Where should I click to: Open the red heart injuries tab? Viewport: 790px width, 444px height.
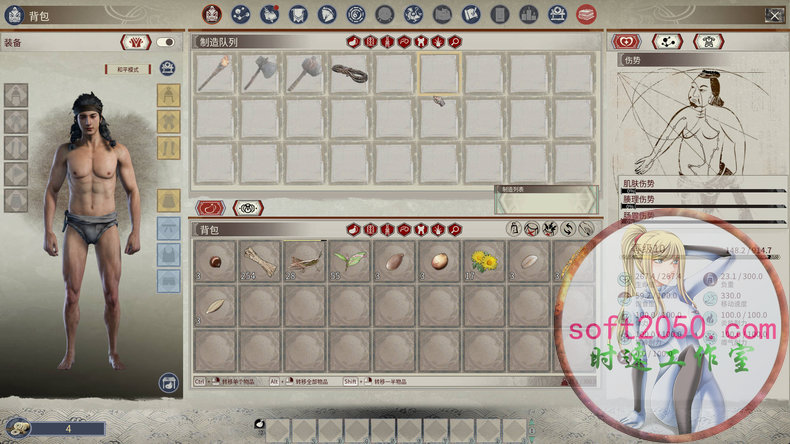pos(627,42)
